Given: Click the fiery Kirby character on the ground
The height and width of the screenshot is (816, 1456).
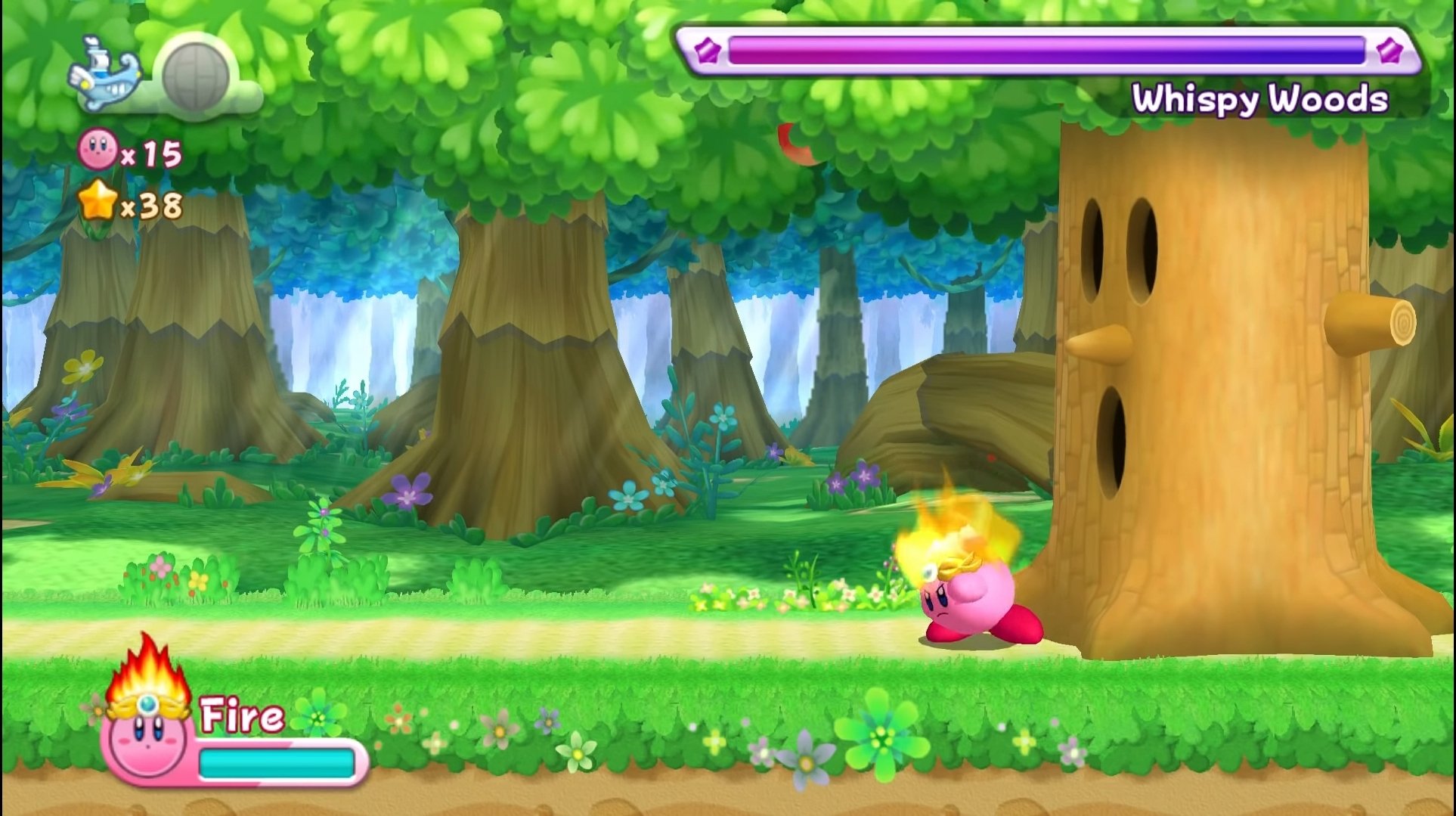Looking at the screenshot, I should [968, 597].
